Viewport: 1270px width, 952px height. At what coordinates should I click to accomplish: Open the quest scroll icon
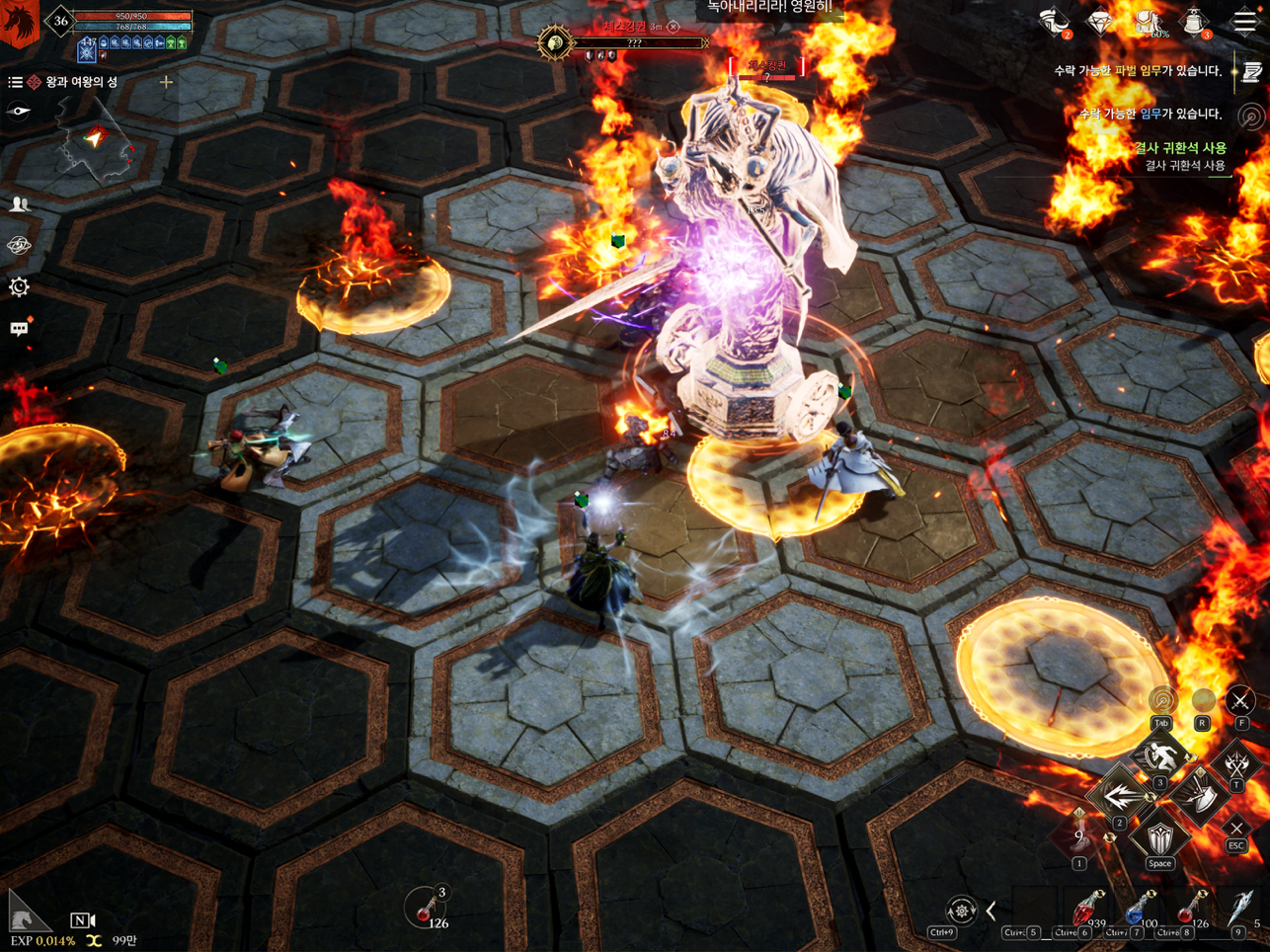tap(1252, 72)
